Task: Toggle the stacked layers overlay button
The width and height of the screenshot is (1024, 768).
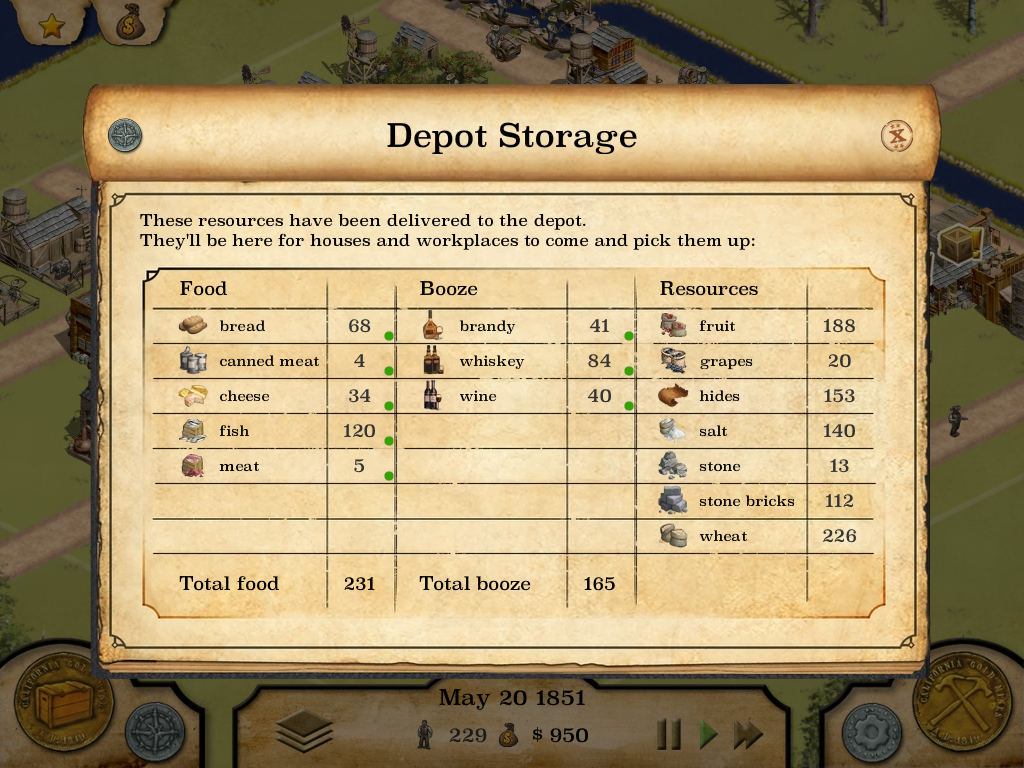Action: click(x=304, y=733)
